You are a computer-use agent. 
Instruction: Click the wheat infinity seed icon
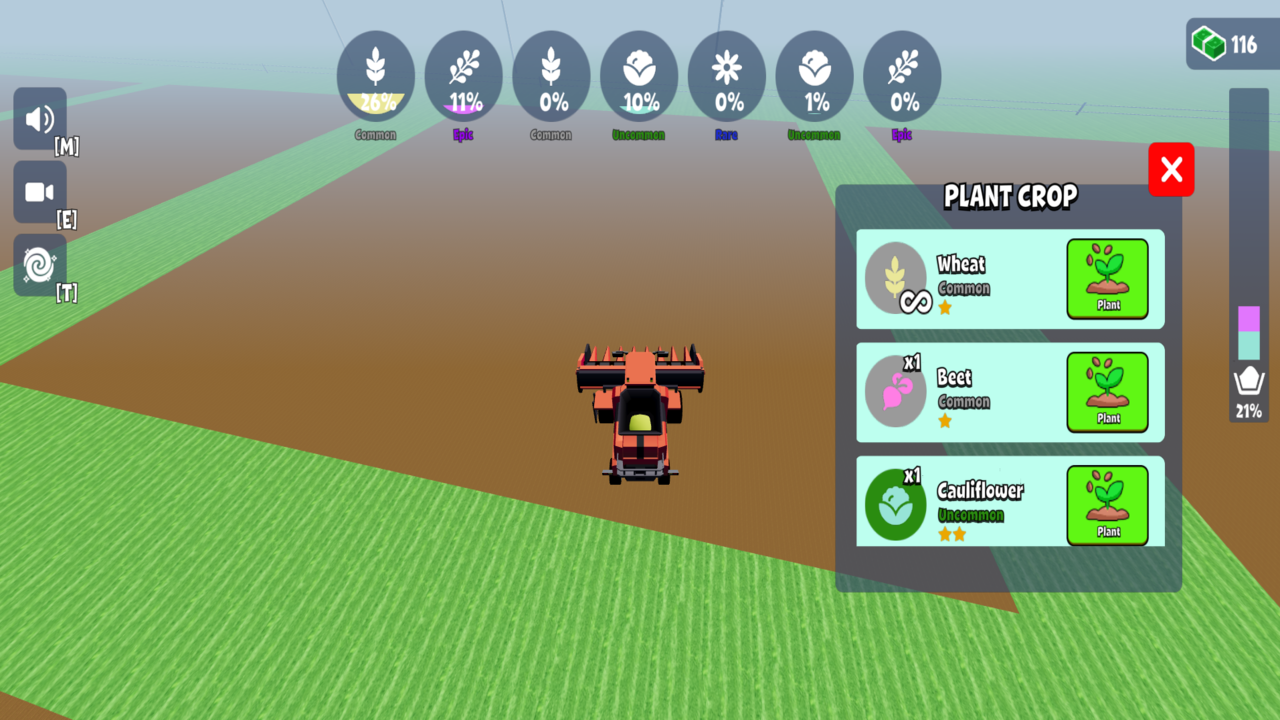coord(896,279)
